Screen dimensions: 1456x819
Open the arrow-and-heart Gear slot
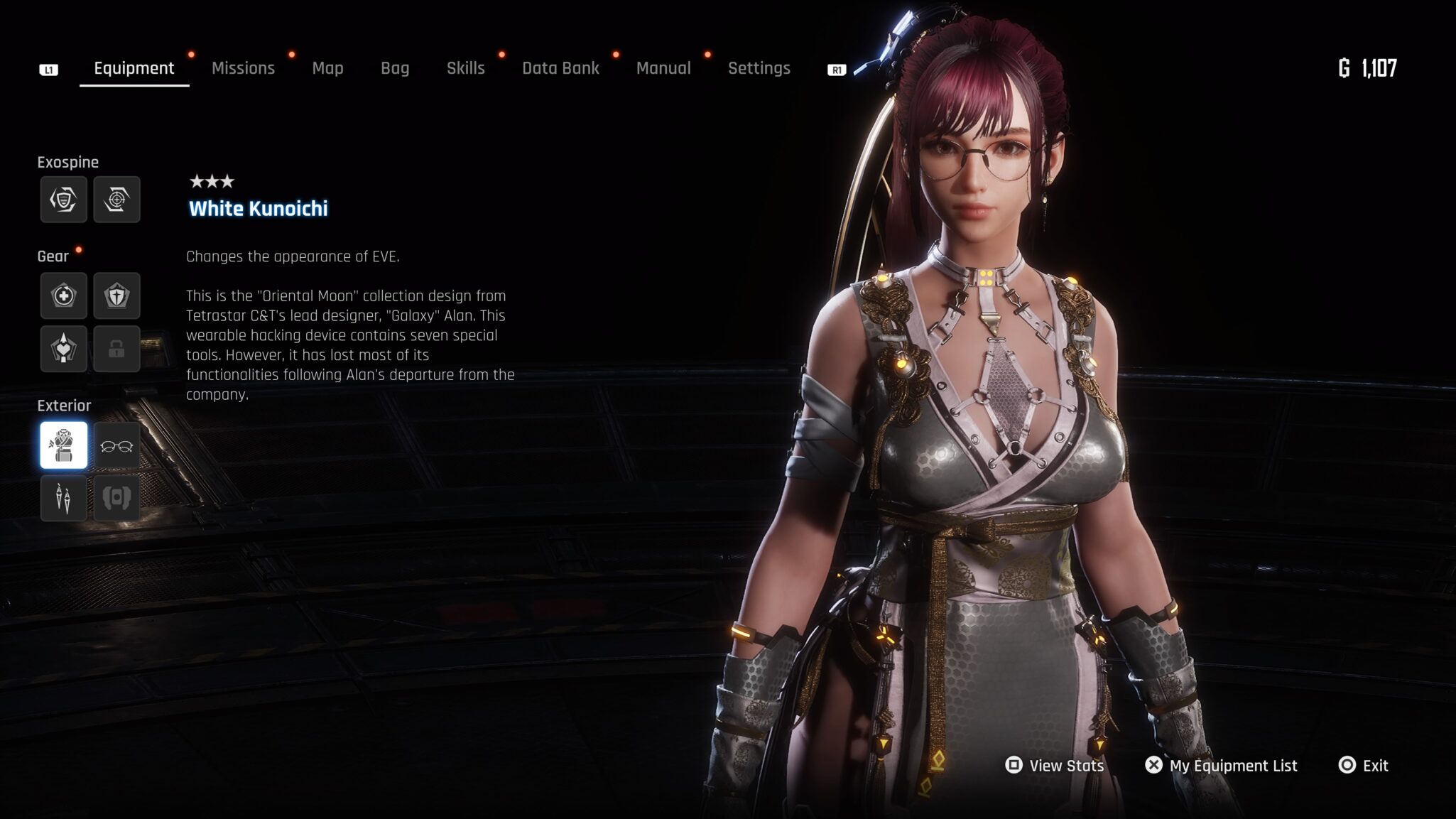[x=64, y=349]
